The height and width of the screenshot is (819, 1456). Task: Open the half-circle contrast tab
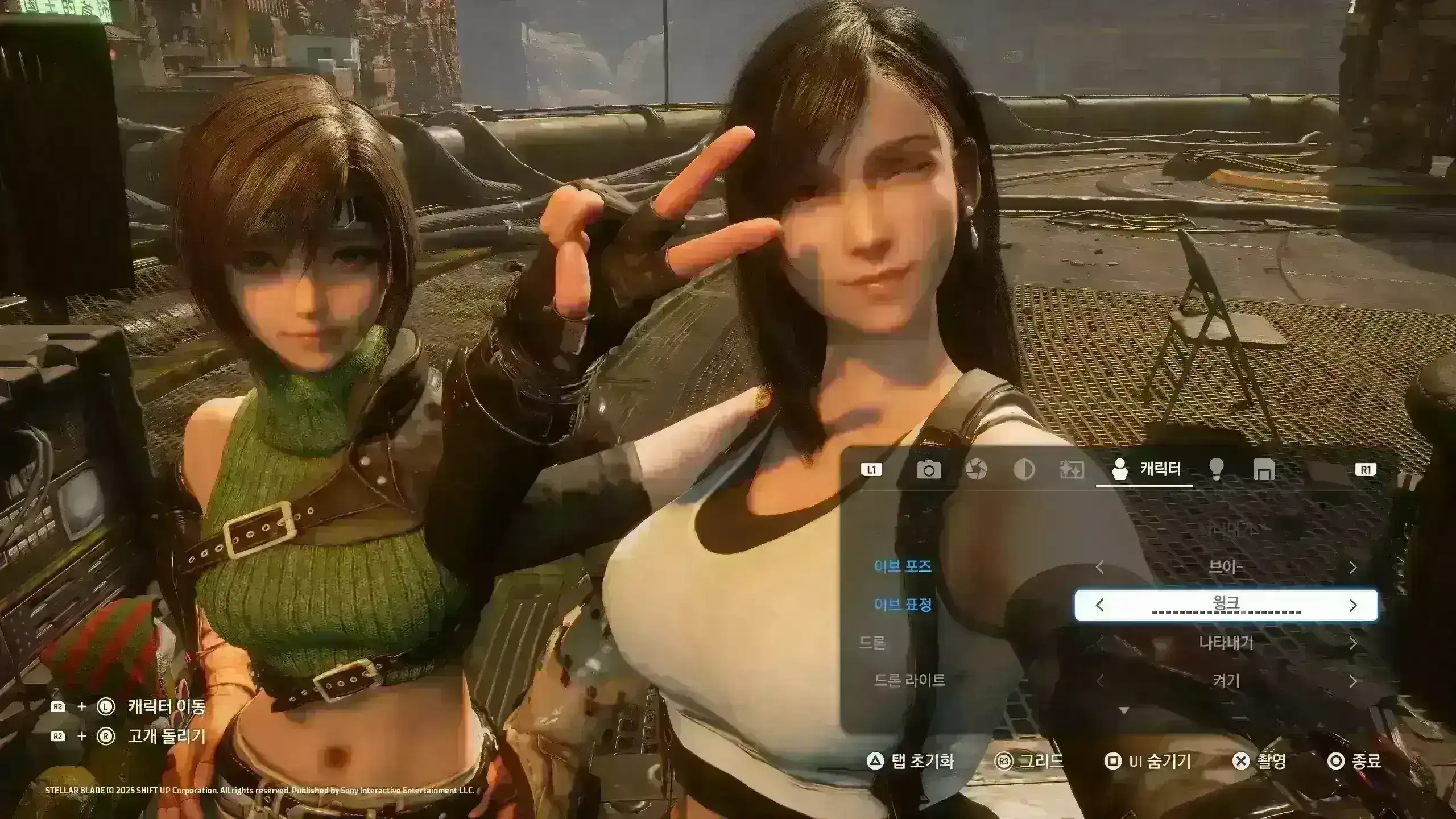[1024, 470]
